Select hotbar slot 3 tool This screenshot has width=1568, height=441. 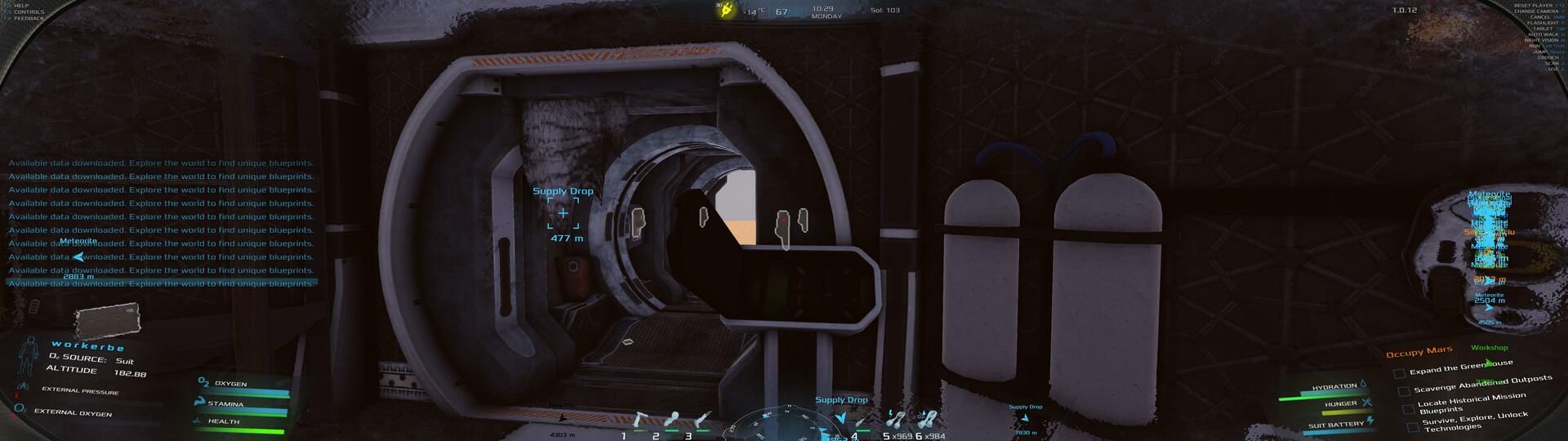point(702,421)
